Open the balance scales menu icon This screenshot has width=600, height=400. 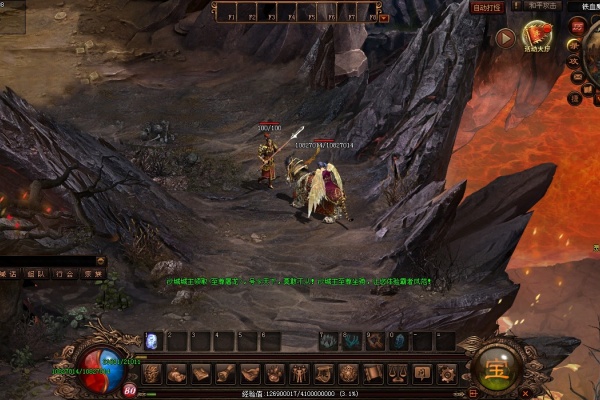click(397, 374)
